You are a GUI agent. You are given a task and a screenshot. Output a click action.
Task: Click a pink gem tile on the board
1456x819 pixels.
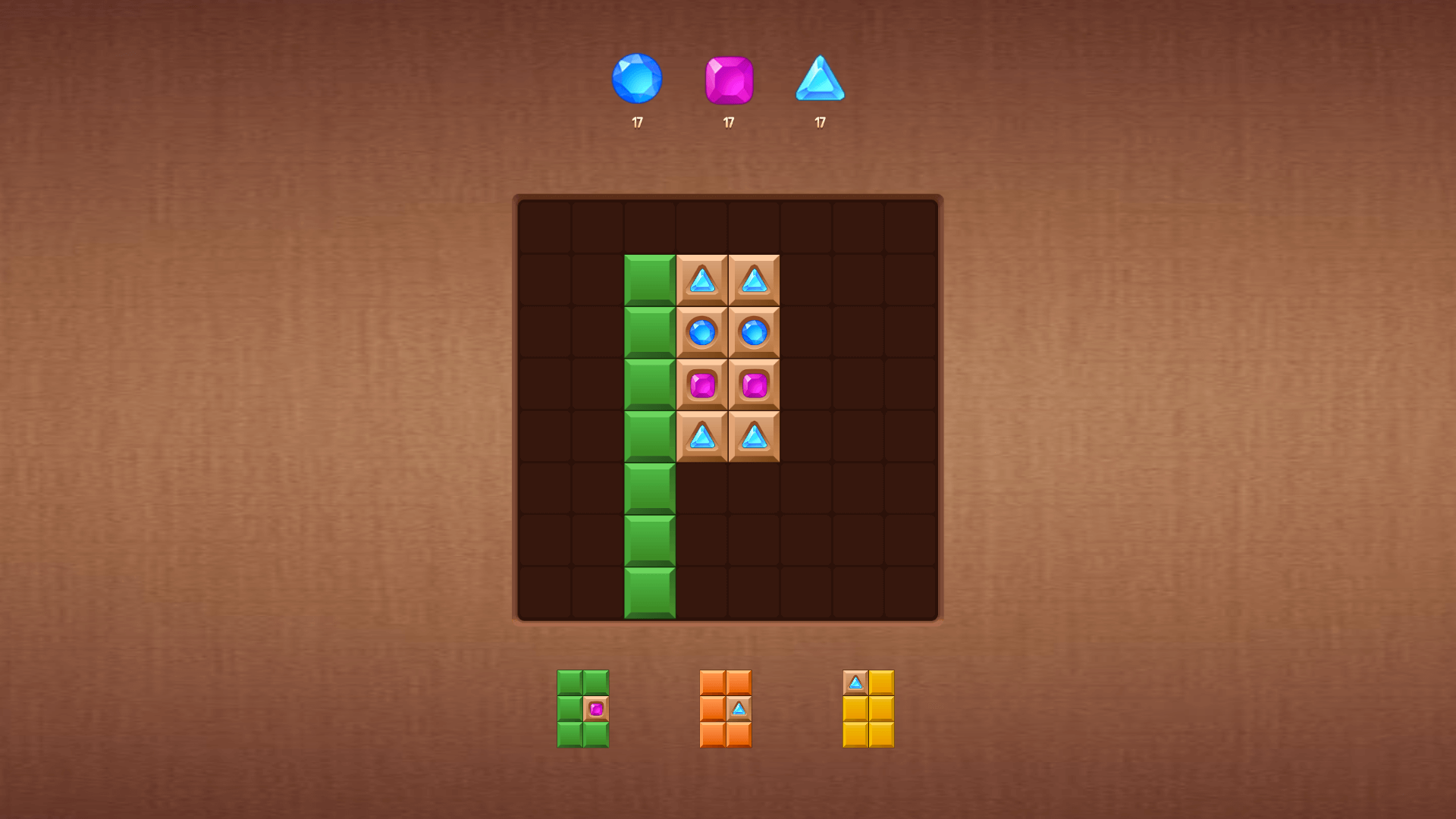tap(702, 384)
